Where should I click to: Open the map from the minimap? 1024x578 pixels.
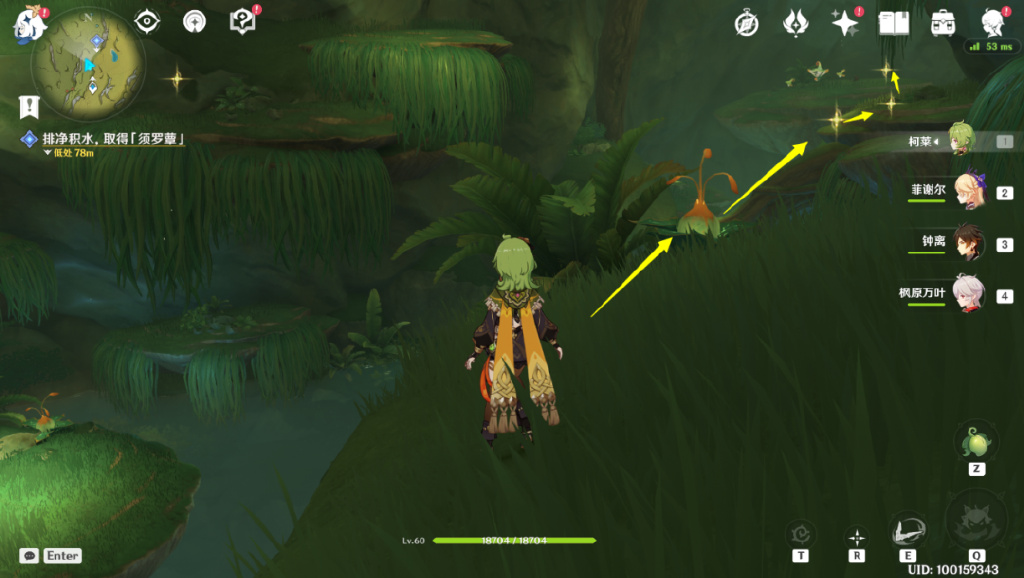pos(88,65)
